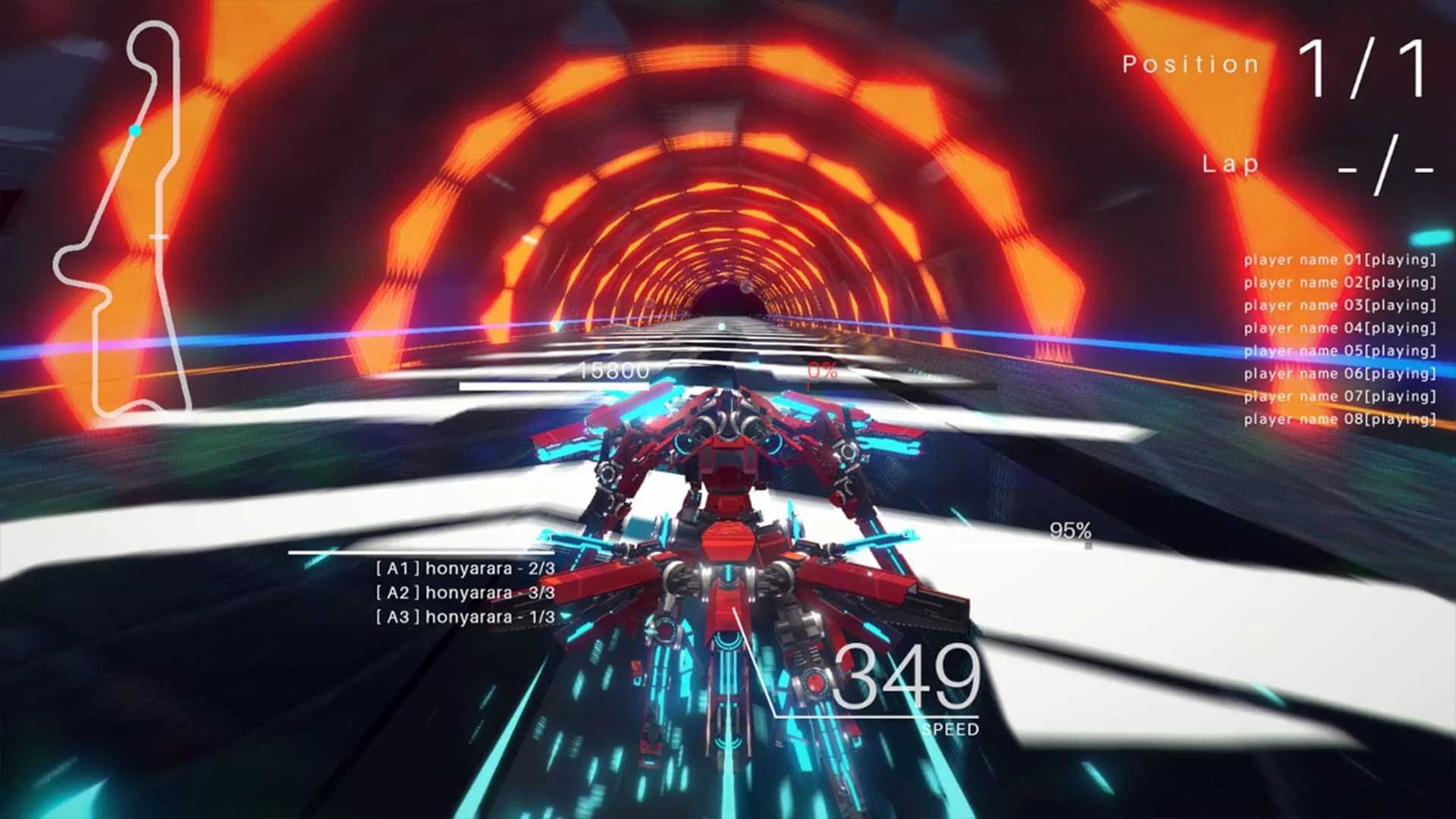Toggle player name 01[playing] status
Image resolution: width=1456 pixels, height=819 pixels.
pyautogui.click(x=1339, y=259)
